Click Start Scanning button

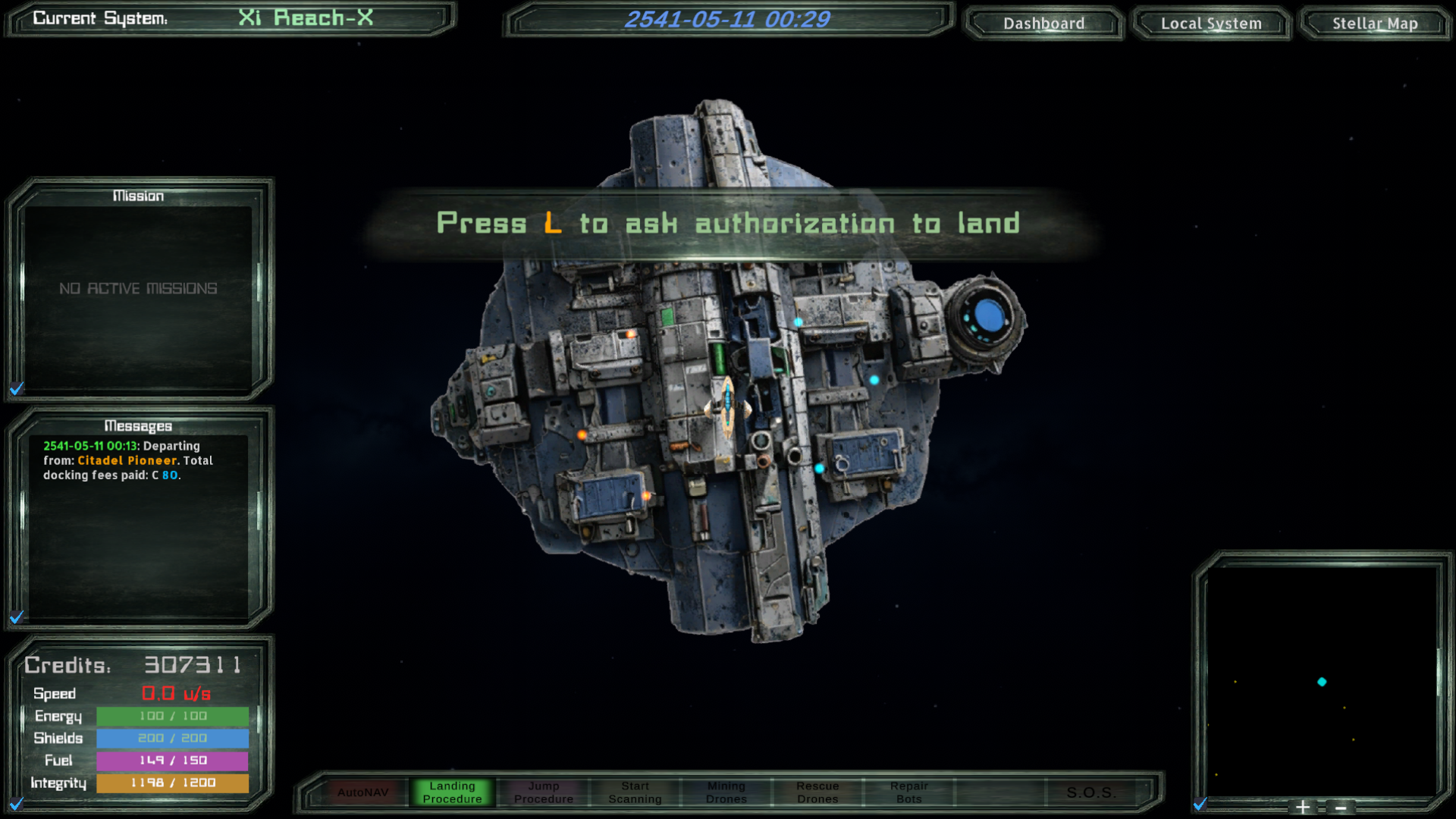click(x=635, y=792)
